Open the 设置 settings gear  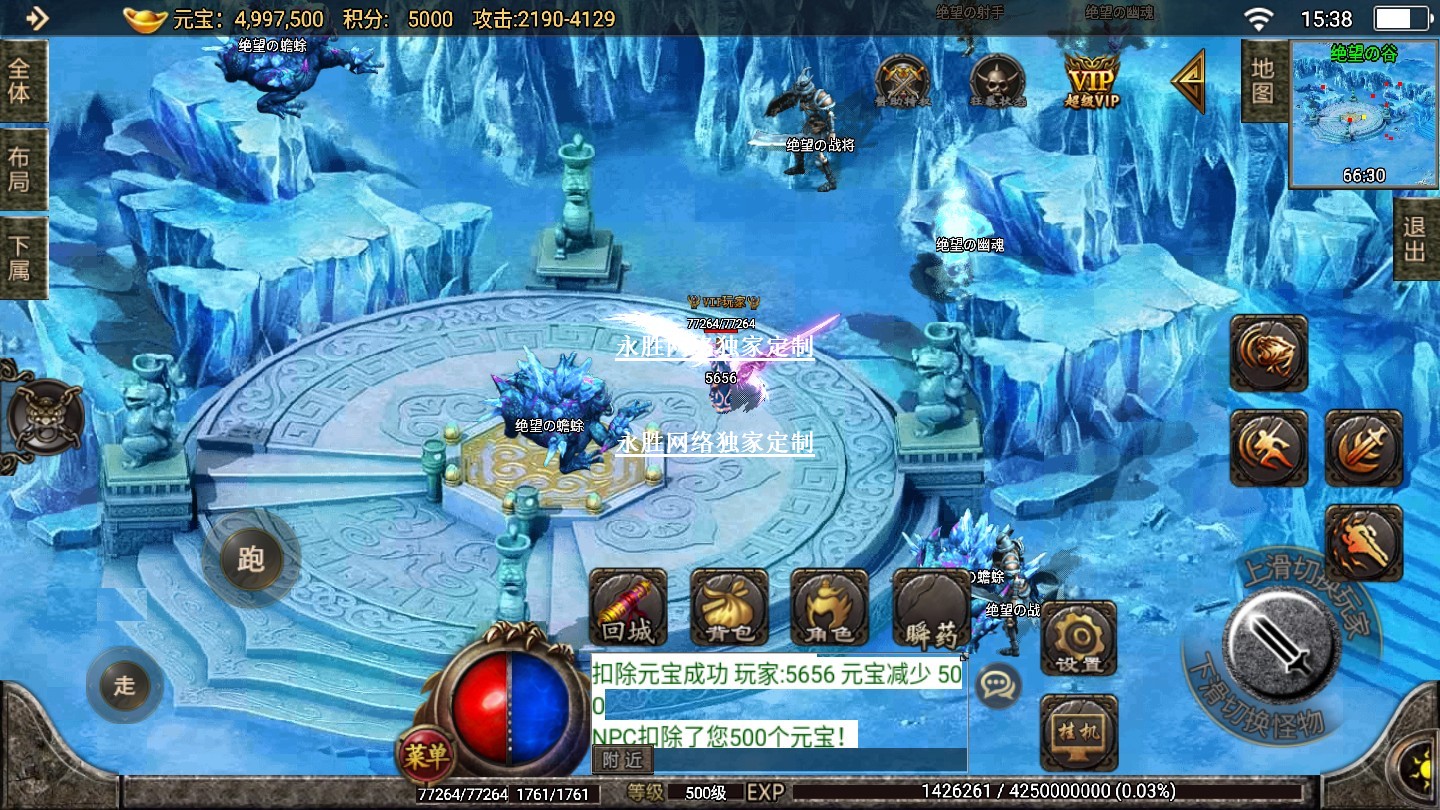[1078, 639]
